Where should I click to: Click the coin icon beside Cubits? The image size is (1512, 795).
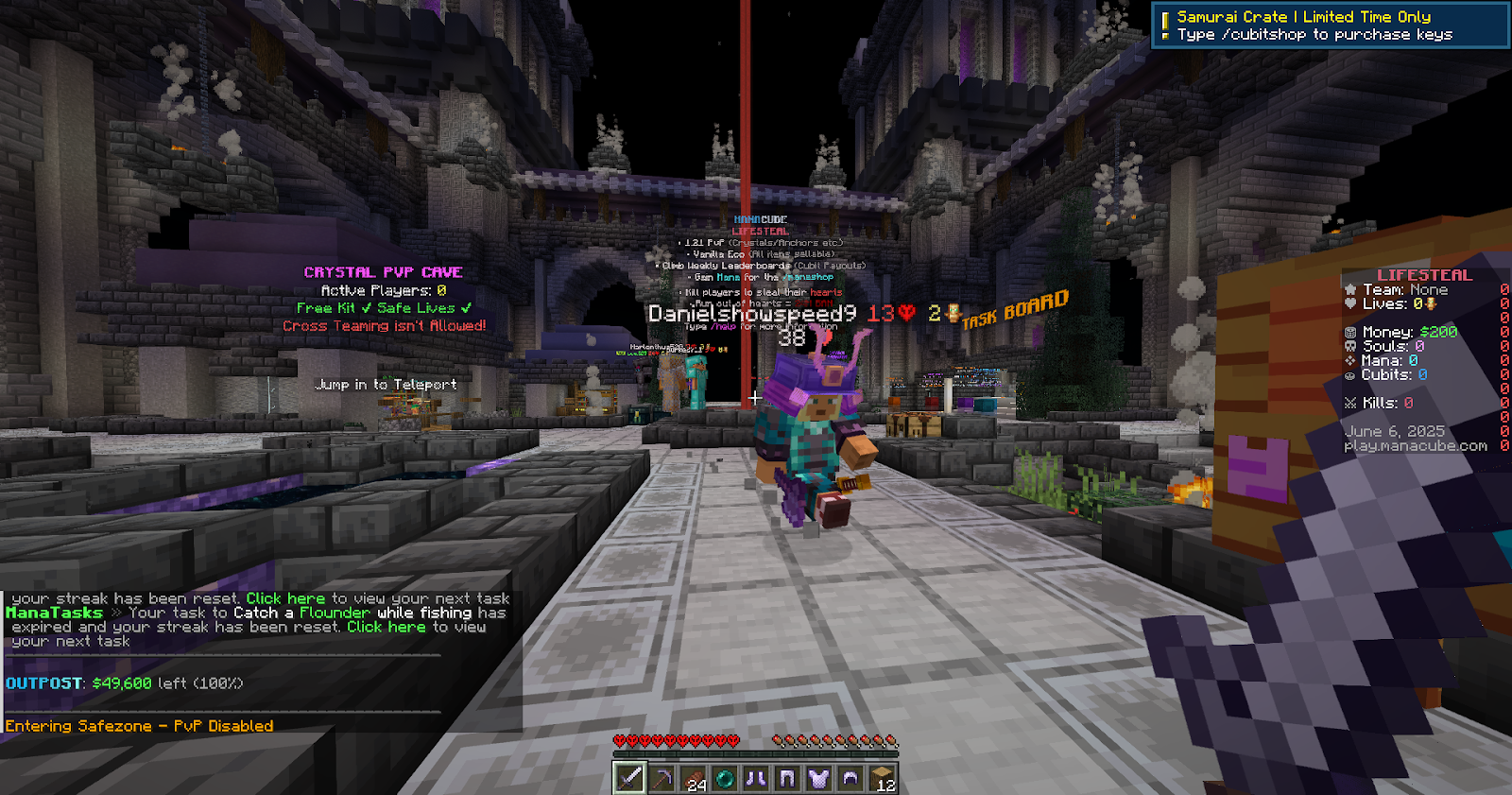(x=1349, y=375)
